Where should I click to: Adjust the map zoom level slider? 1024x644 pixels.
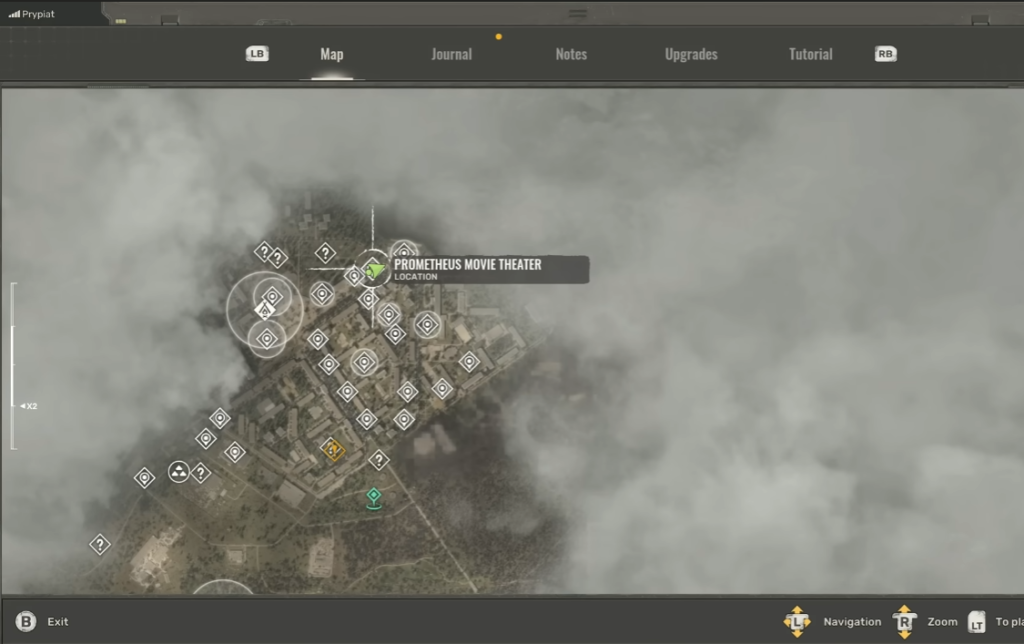[14, 406]
